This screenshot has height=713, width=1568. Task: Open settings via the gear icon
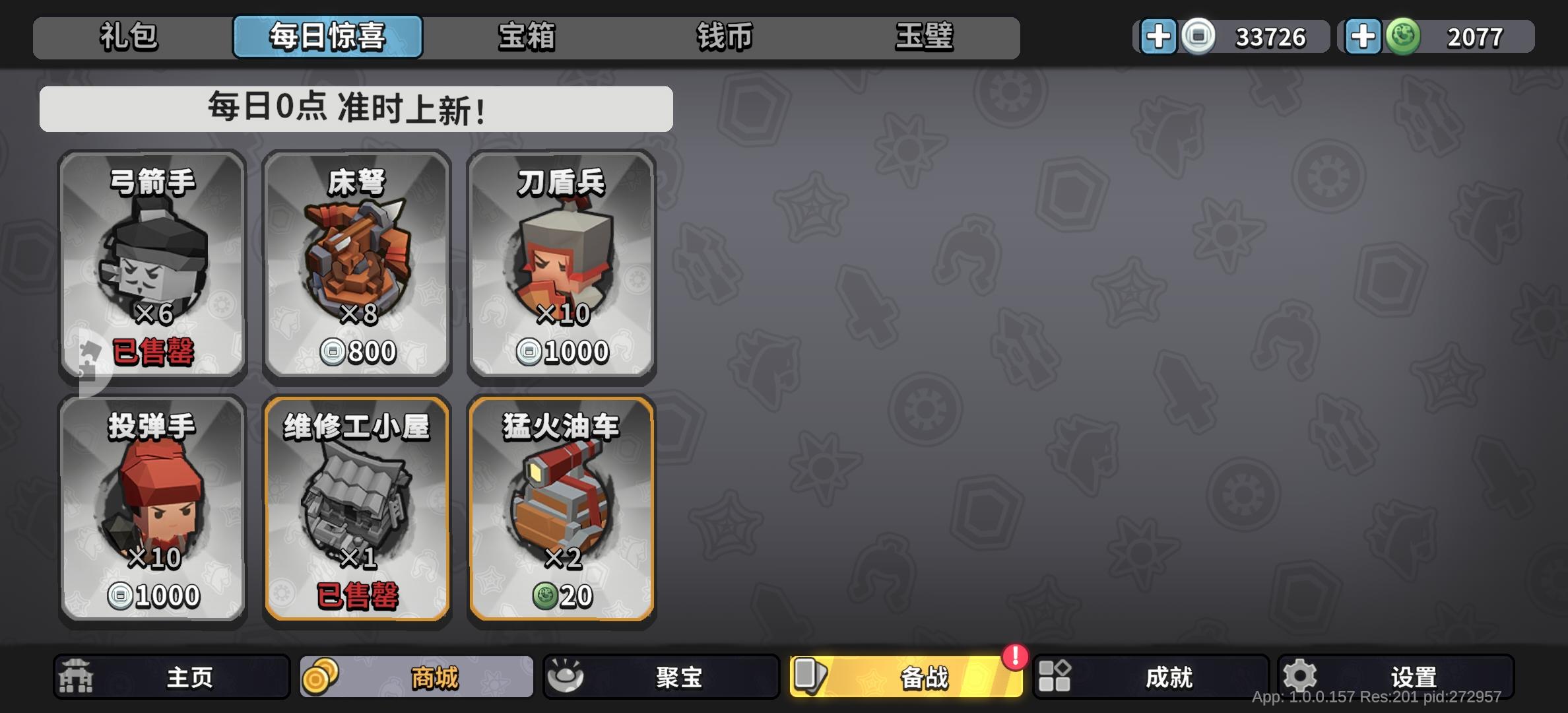pyautogui.click(x=1298, y=676)
